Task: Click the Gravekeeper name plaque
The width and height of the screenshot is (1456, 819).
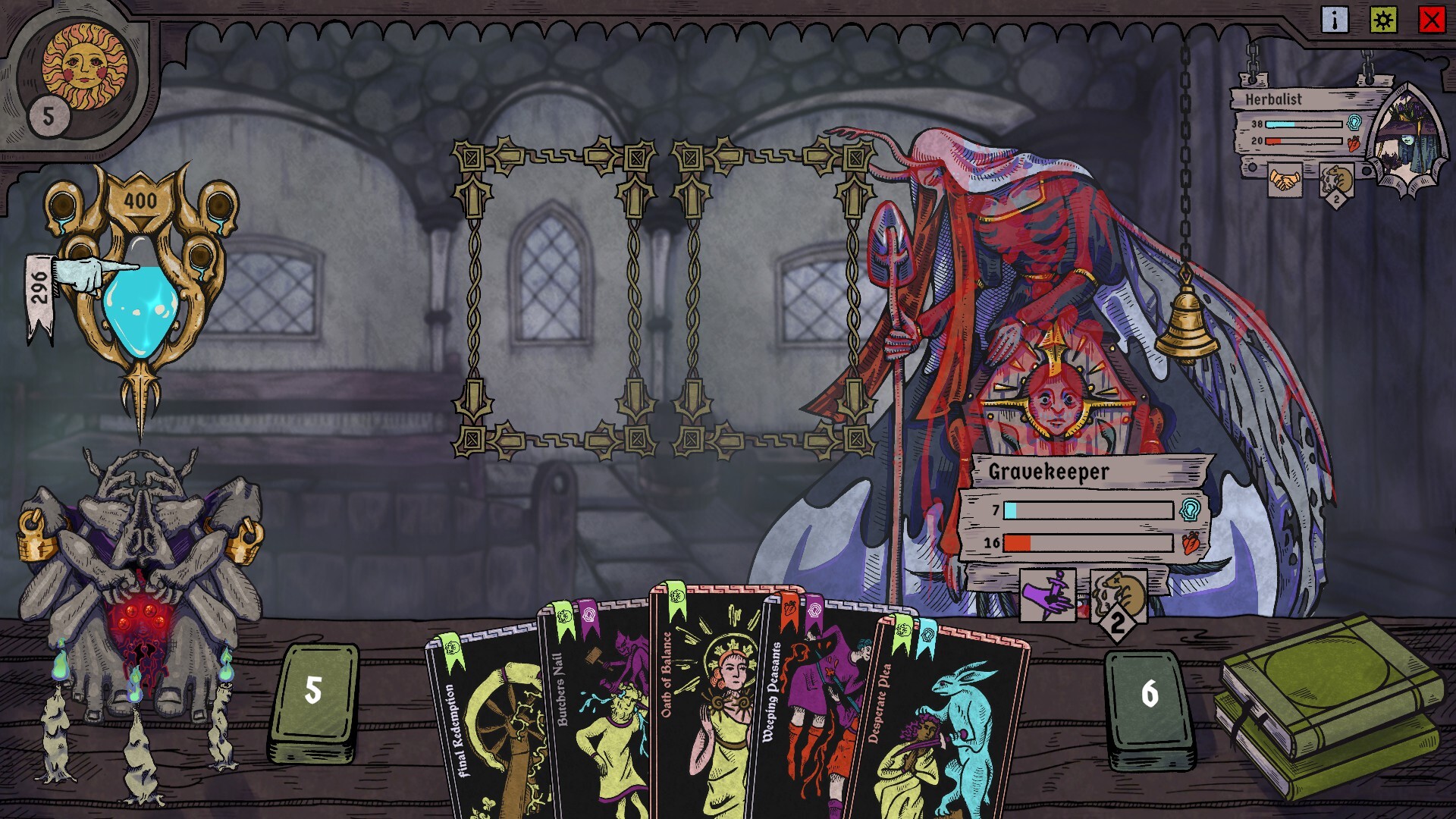Action: [x=1049, y=471]
